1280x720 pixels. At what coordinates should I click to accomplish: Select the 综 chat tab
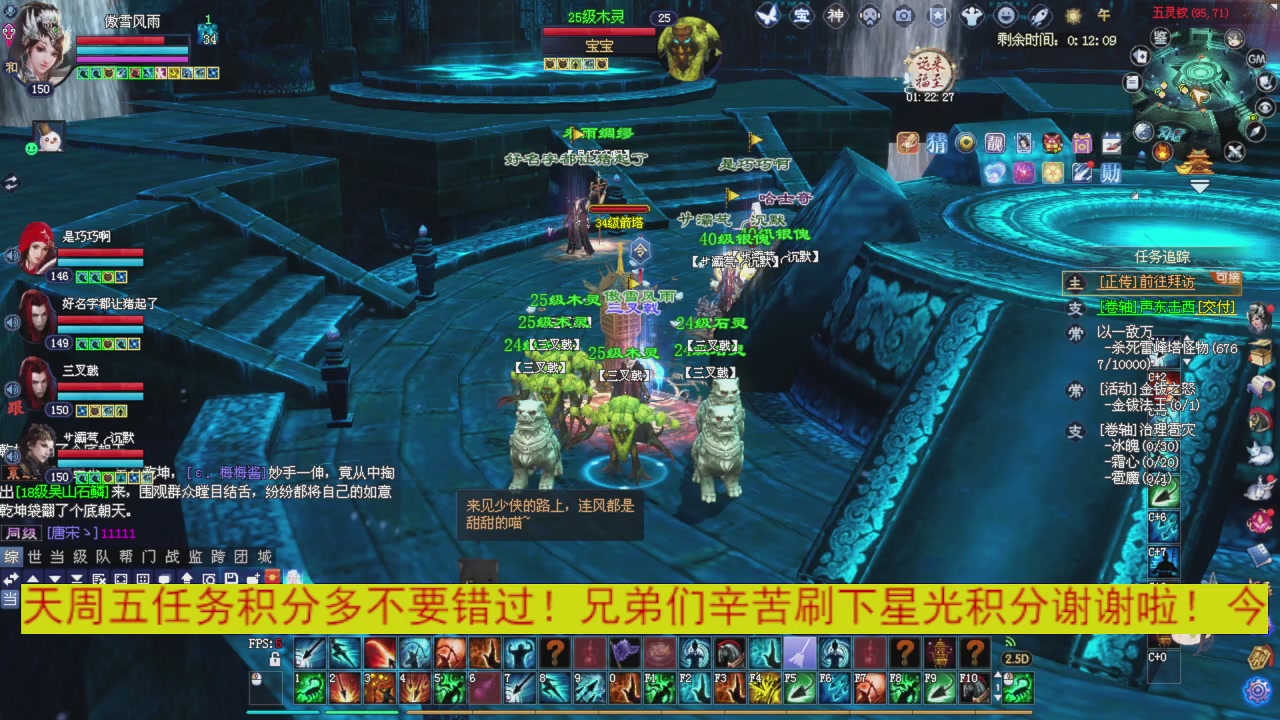(x=12, y=556)
